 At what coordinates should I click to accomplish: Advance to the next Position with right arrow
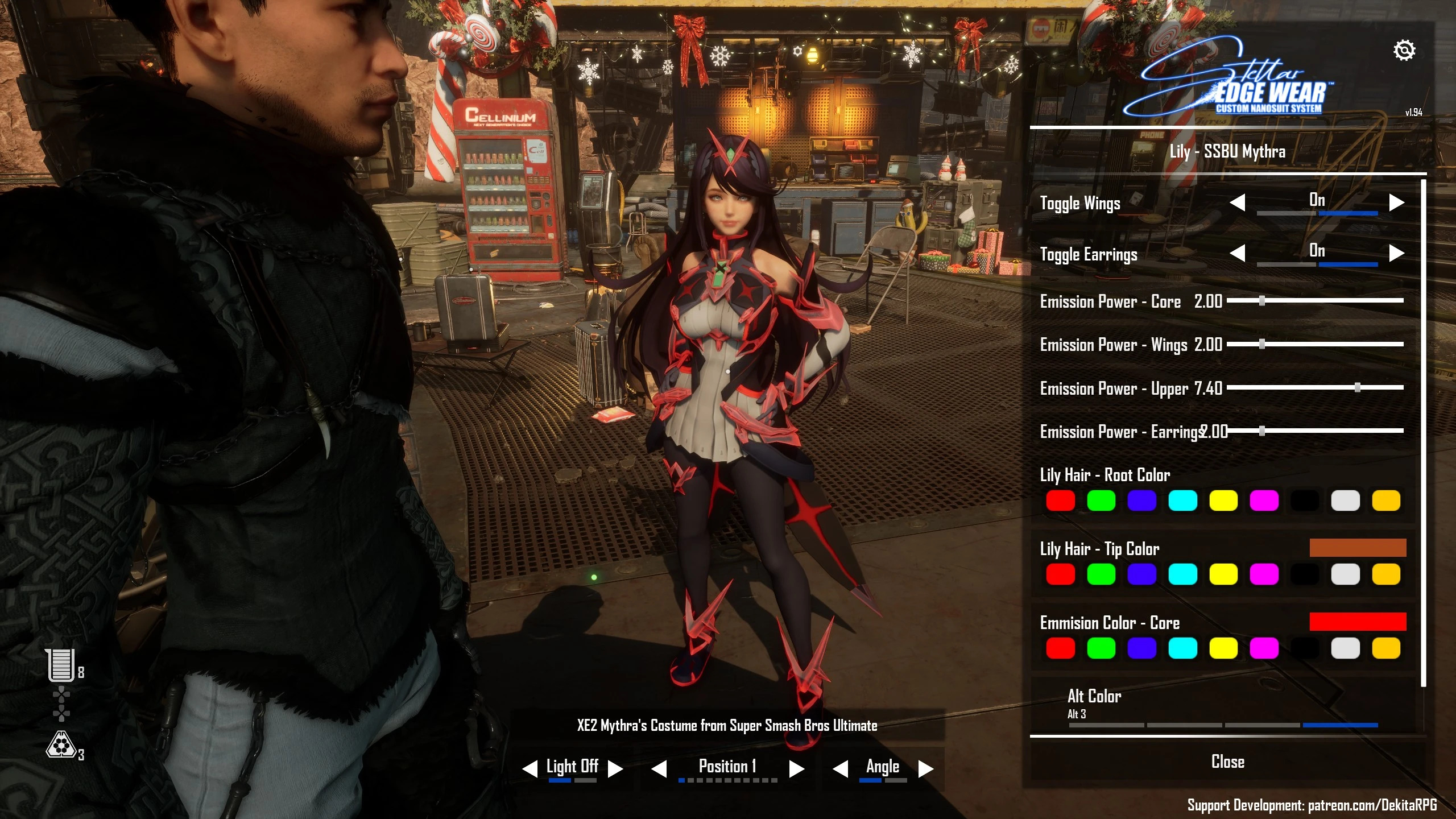796,769
